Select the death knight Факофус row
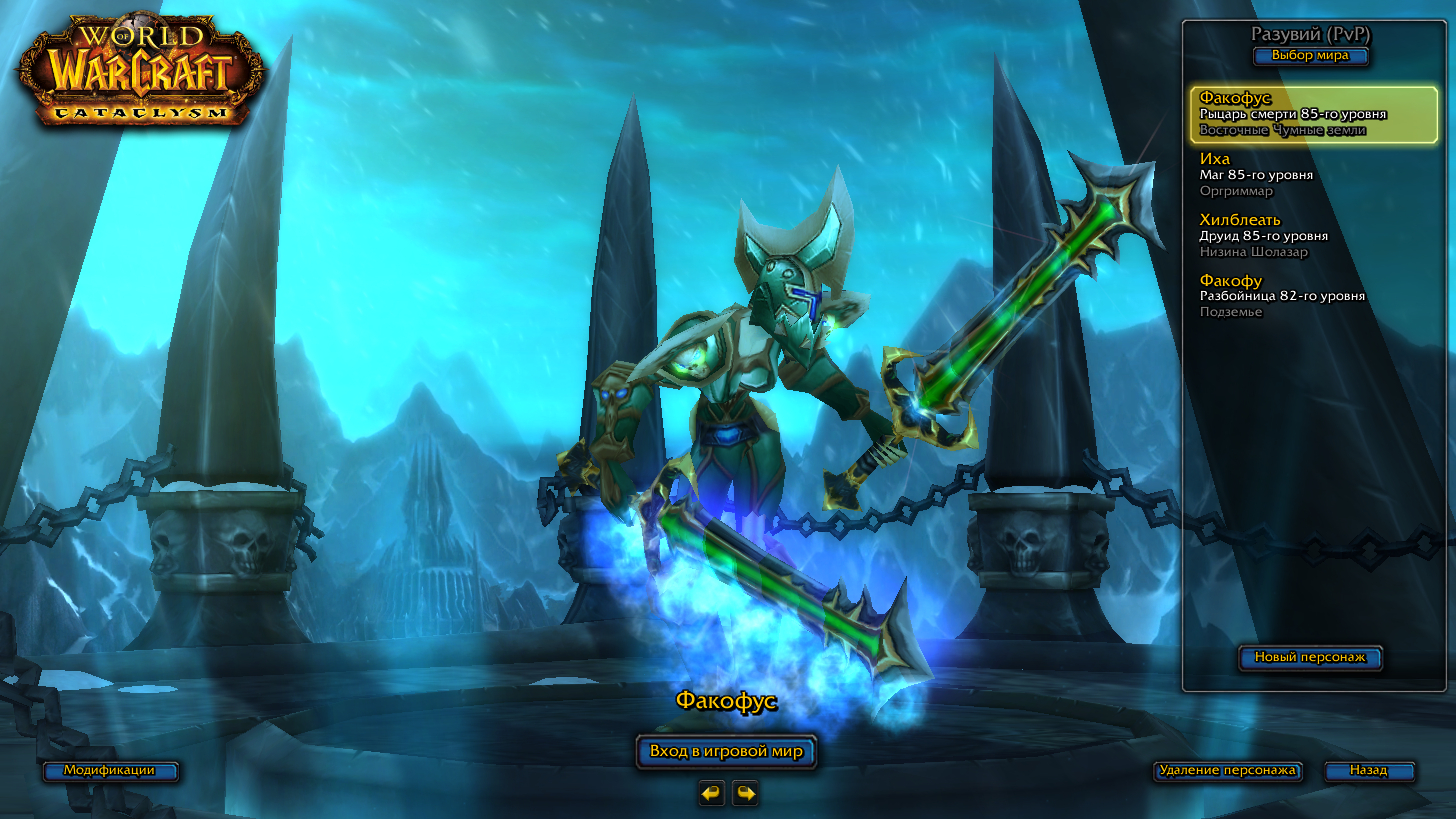1456x819 pixels. pos(1310,114)
